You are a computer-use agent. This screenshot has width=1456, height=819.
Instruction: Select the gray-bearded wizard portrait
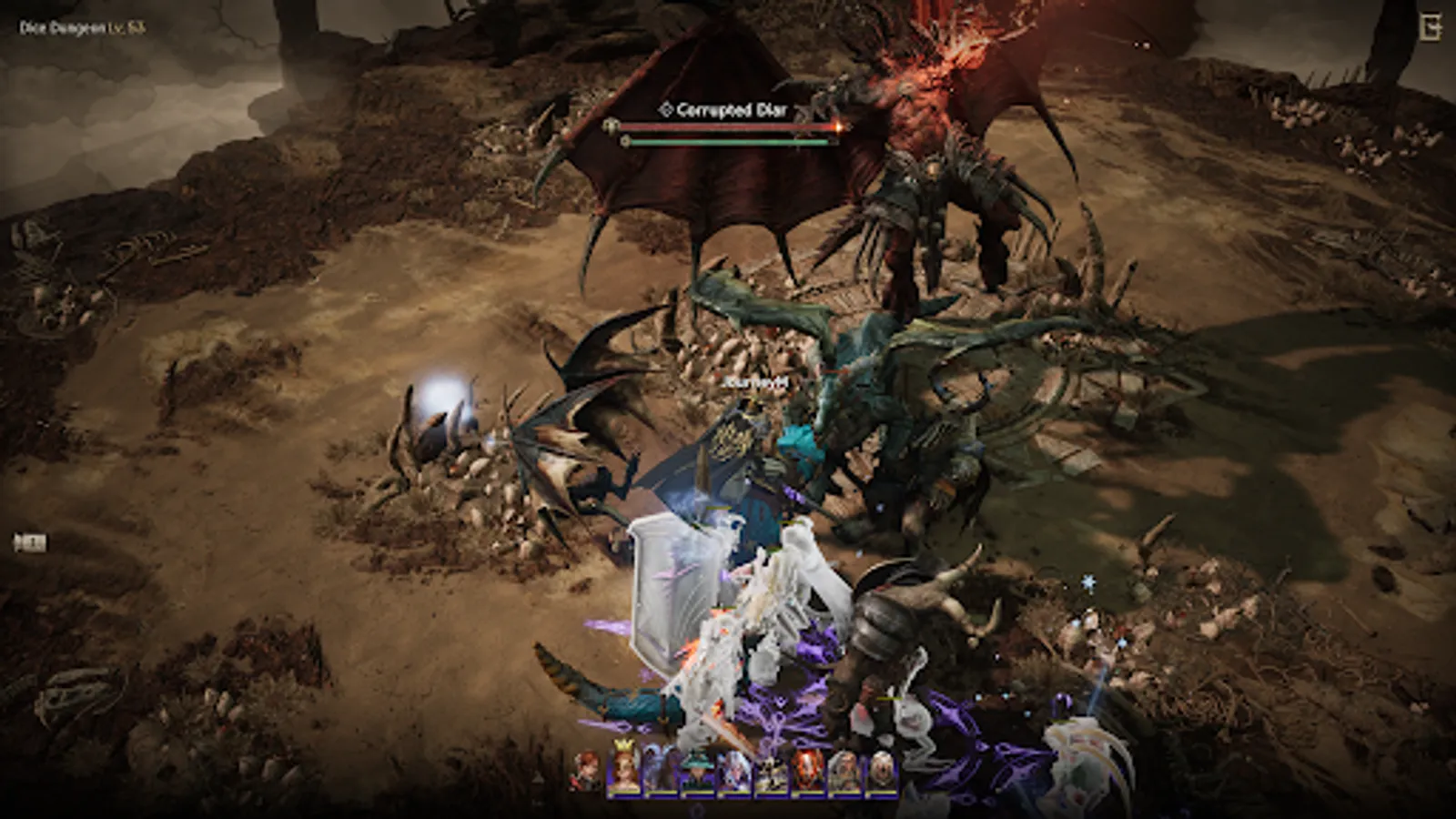tap(843, 772)
